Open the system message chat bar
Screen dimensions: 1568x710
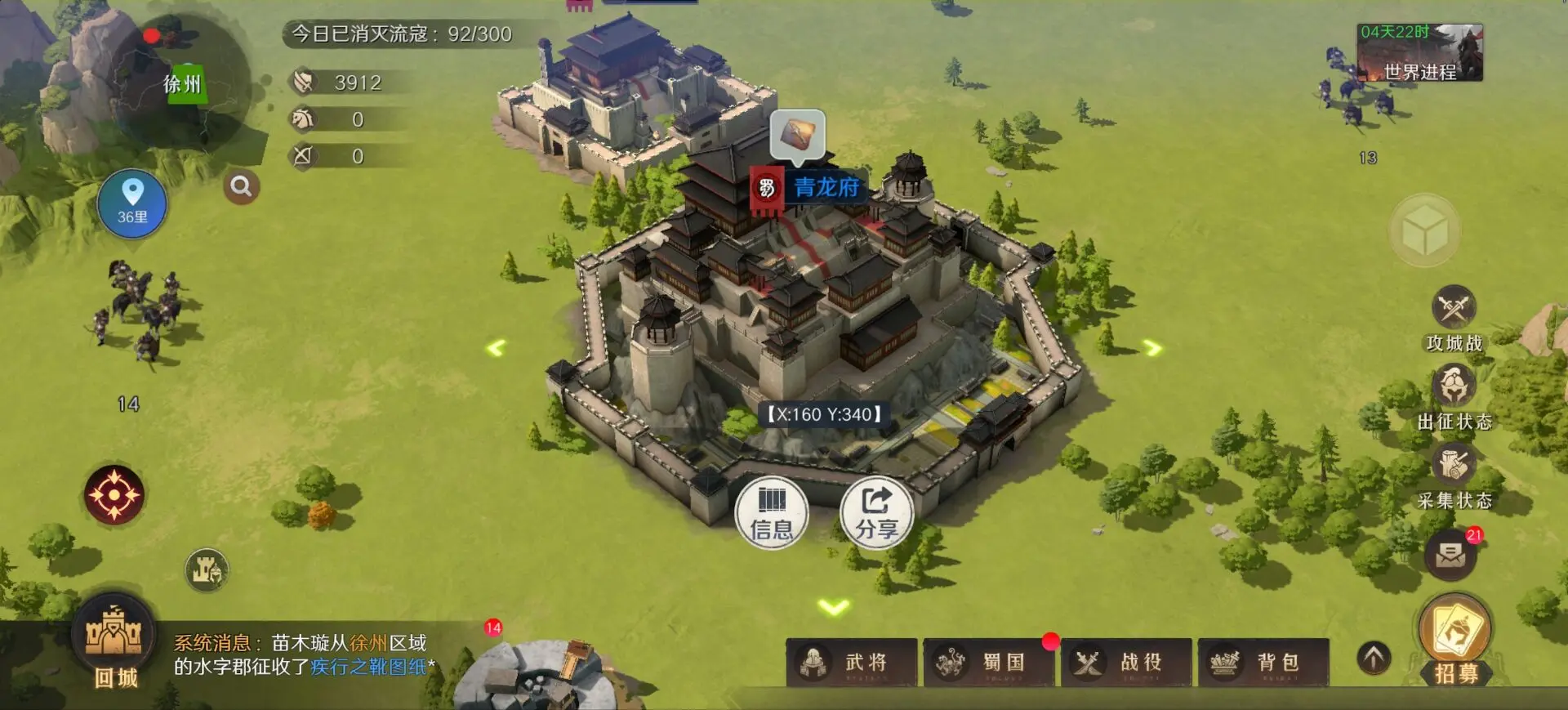click(x=304, y=655)
